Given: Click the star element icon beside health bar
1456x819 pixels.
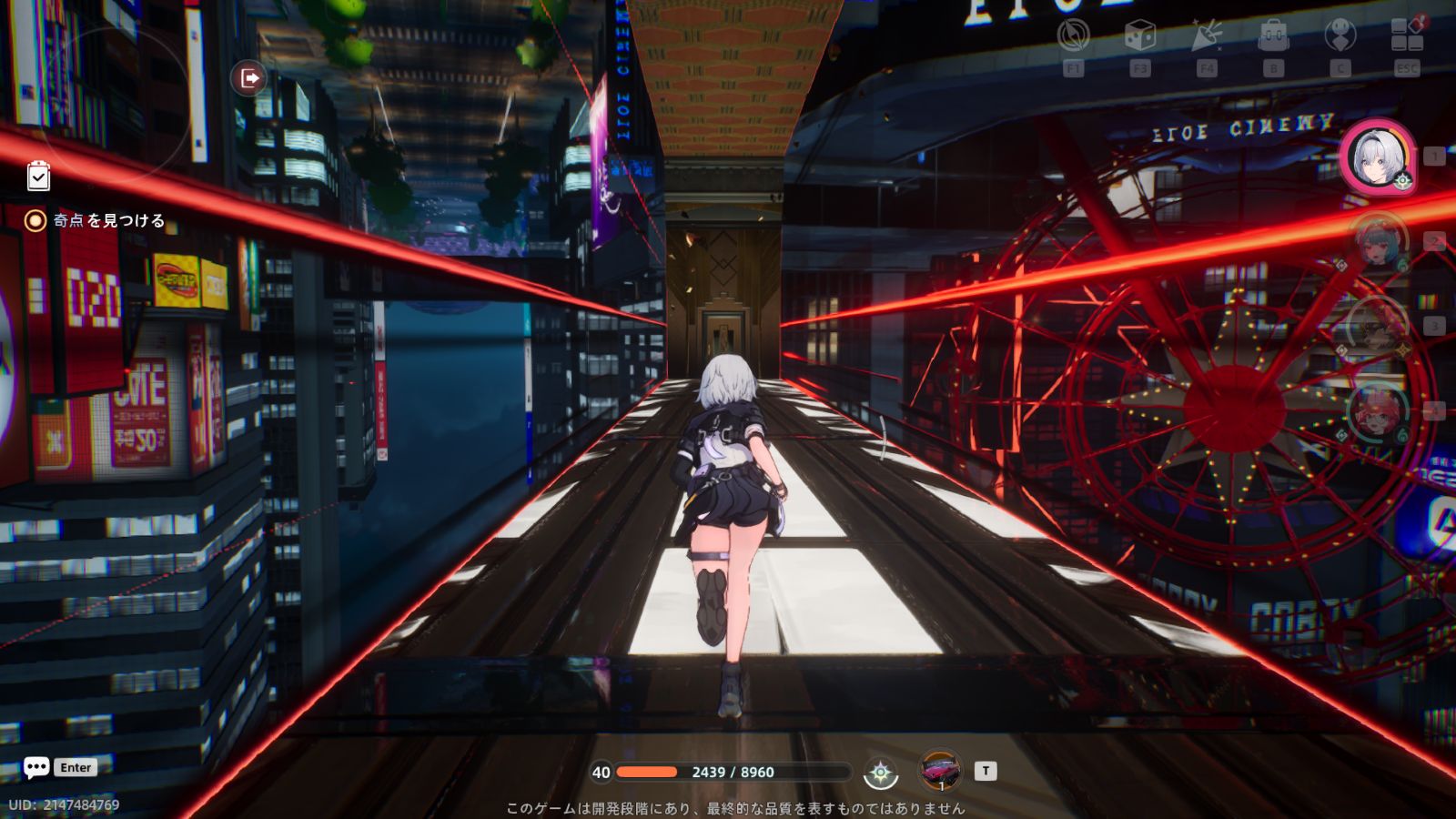Looking at the screenshot, I should click(880, 773).
